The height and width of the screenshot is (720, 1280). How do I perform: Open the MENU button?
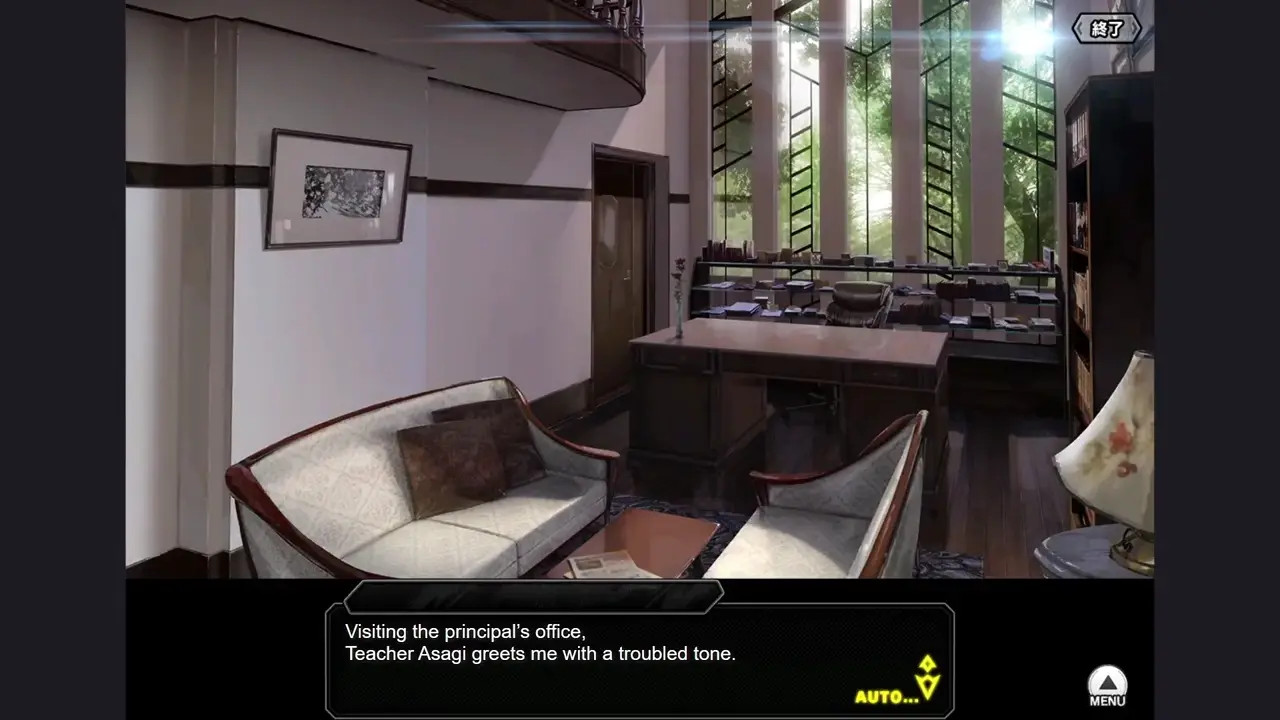click(1107, 687)
